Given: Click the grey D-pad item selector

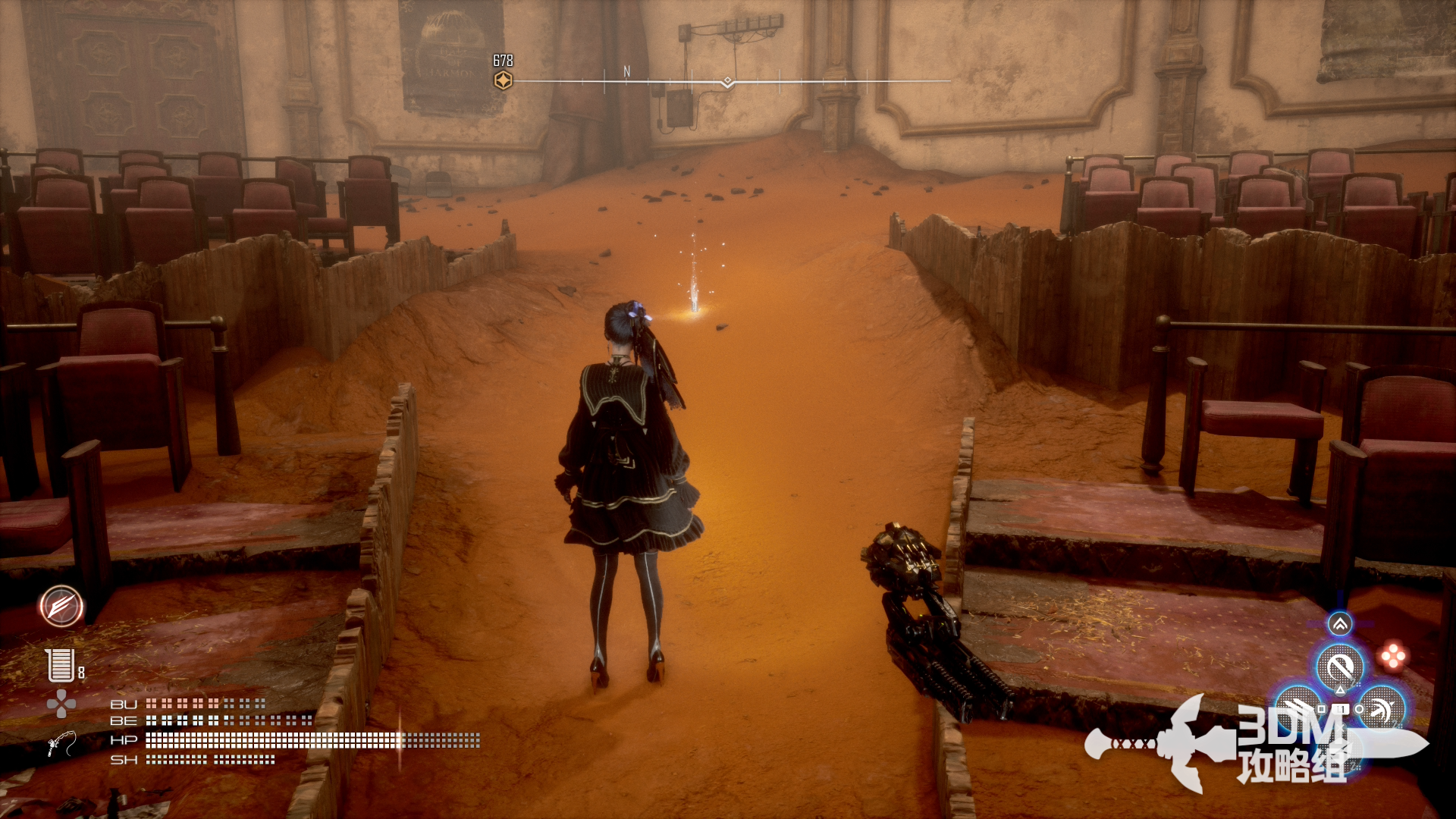Looking at the screenshot, I should (x=61, y=704).
